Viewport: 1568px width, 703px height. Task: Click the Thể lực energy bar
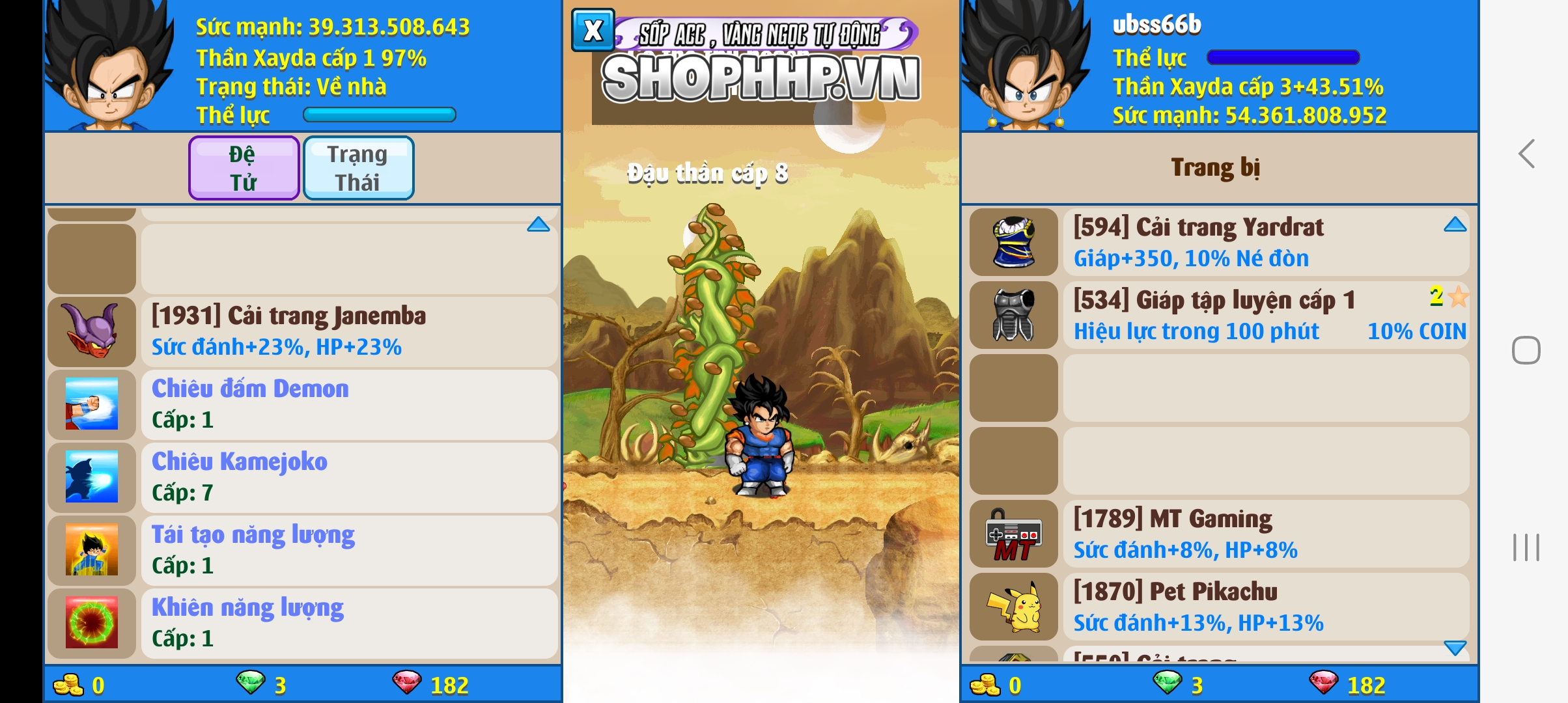tap(380, 115)
